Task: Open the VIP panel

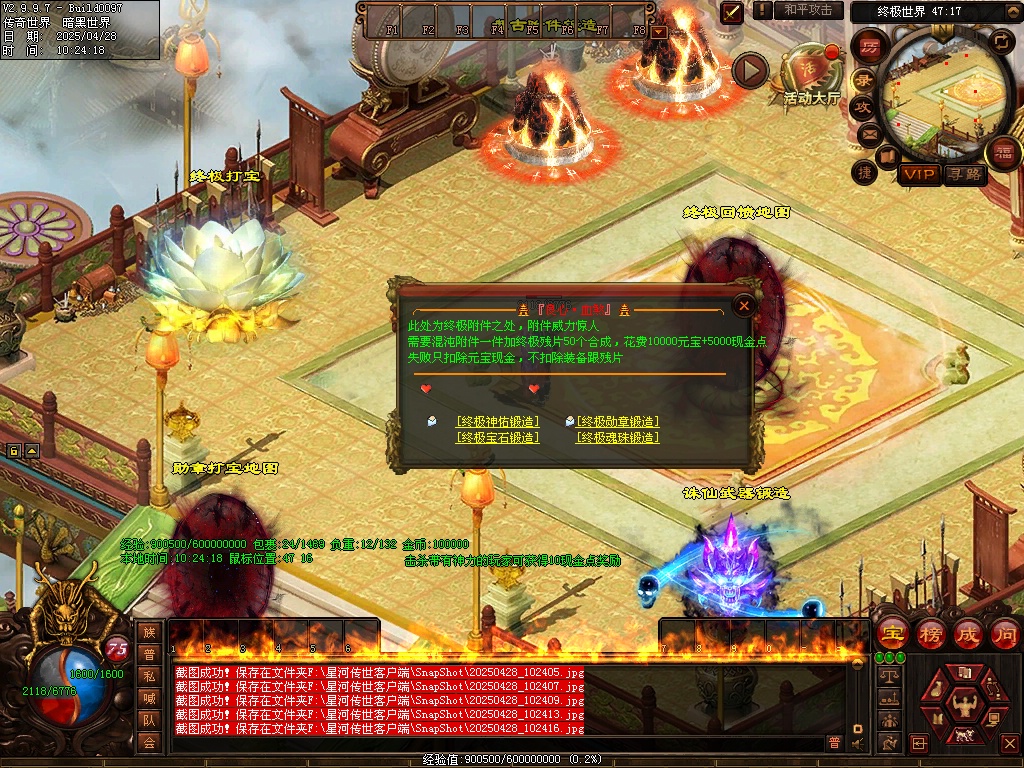Action: [918, 175]
